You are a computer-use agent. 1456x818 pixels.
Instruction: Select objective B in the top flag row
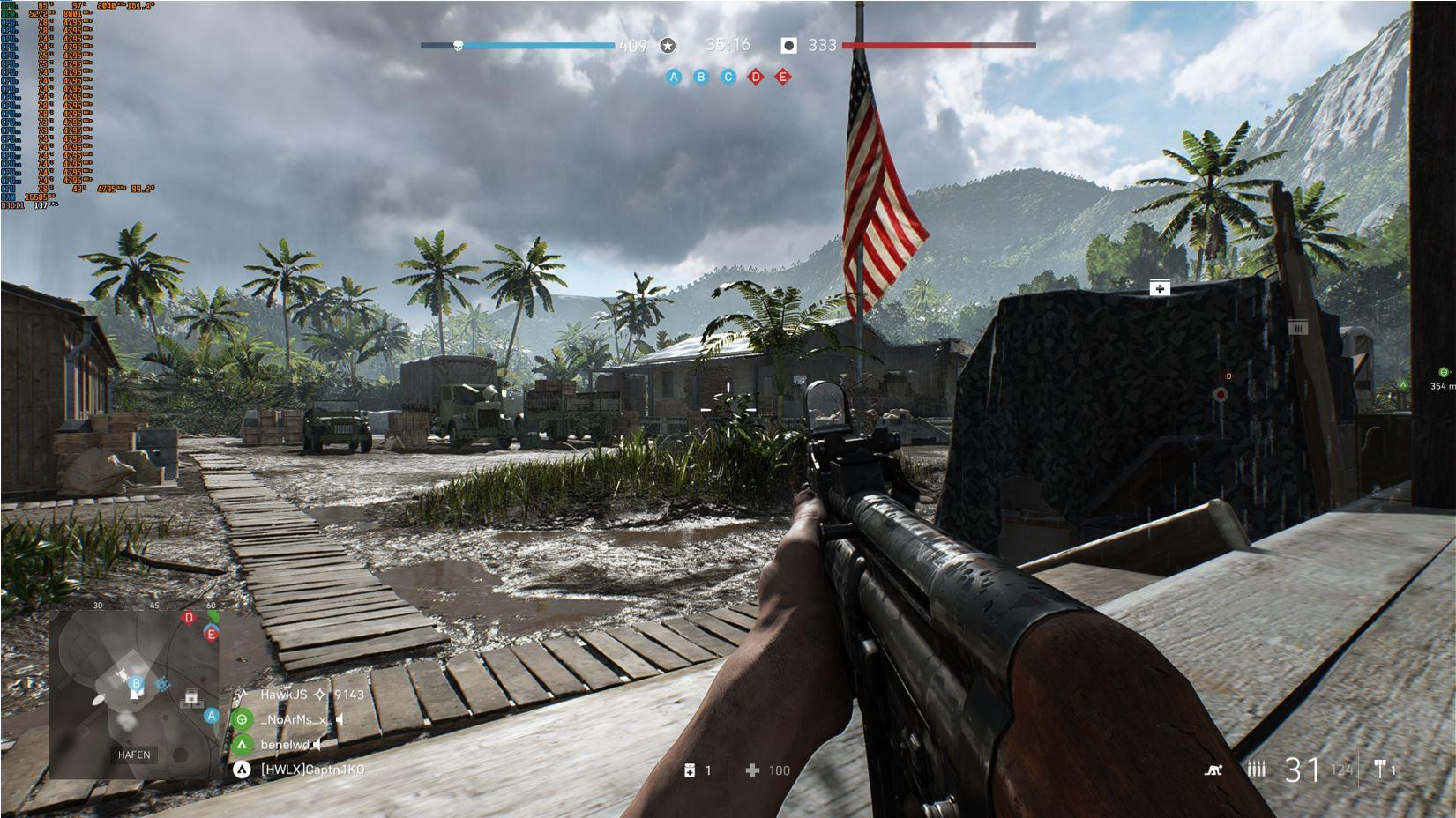[x=701, y=78]
